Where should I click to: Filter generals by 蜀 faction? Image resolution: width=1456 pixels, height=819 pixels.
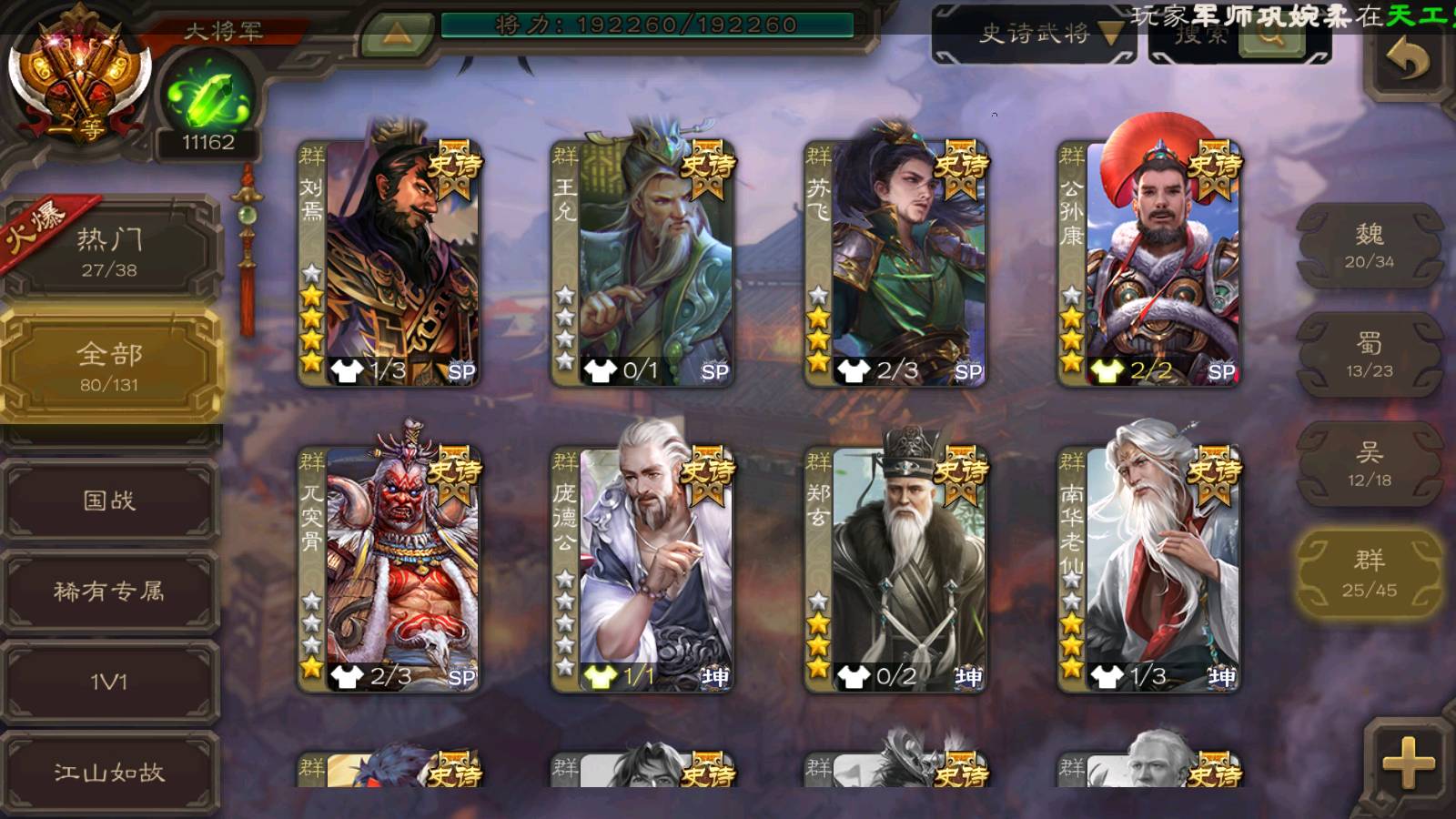pos(1369,355)
